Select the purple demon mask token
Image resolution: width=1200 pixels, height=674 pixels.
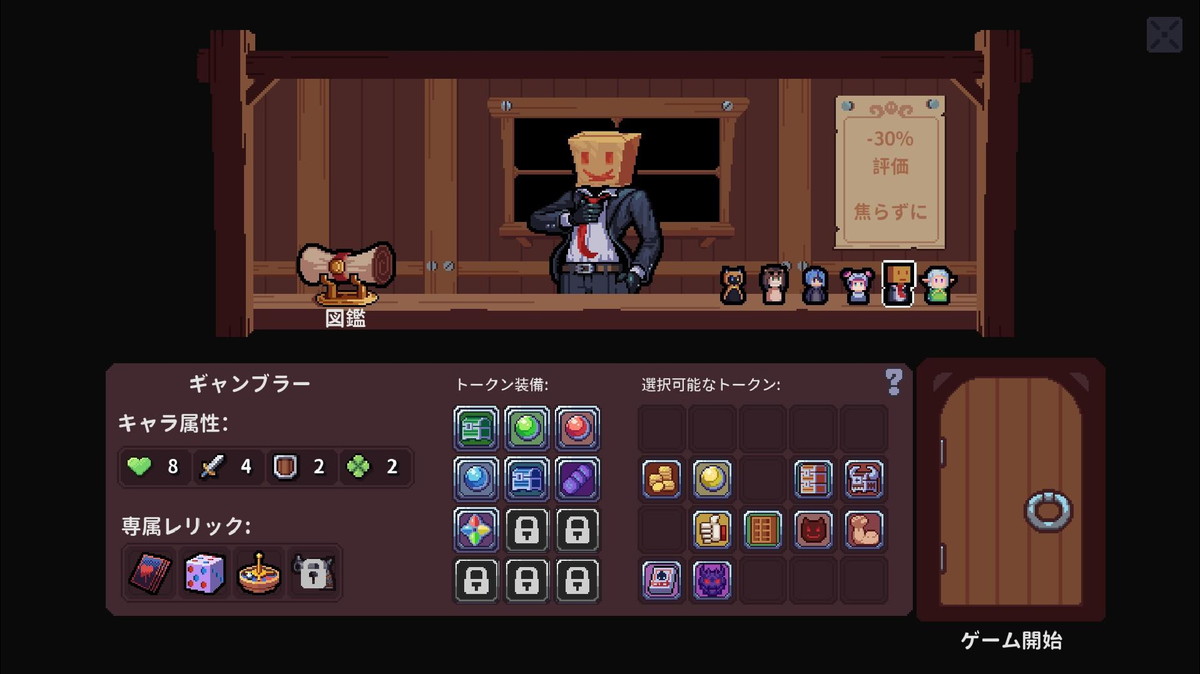click(712, 580)
